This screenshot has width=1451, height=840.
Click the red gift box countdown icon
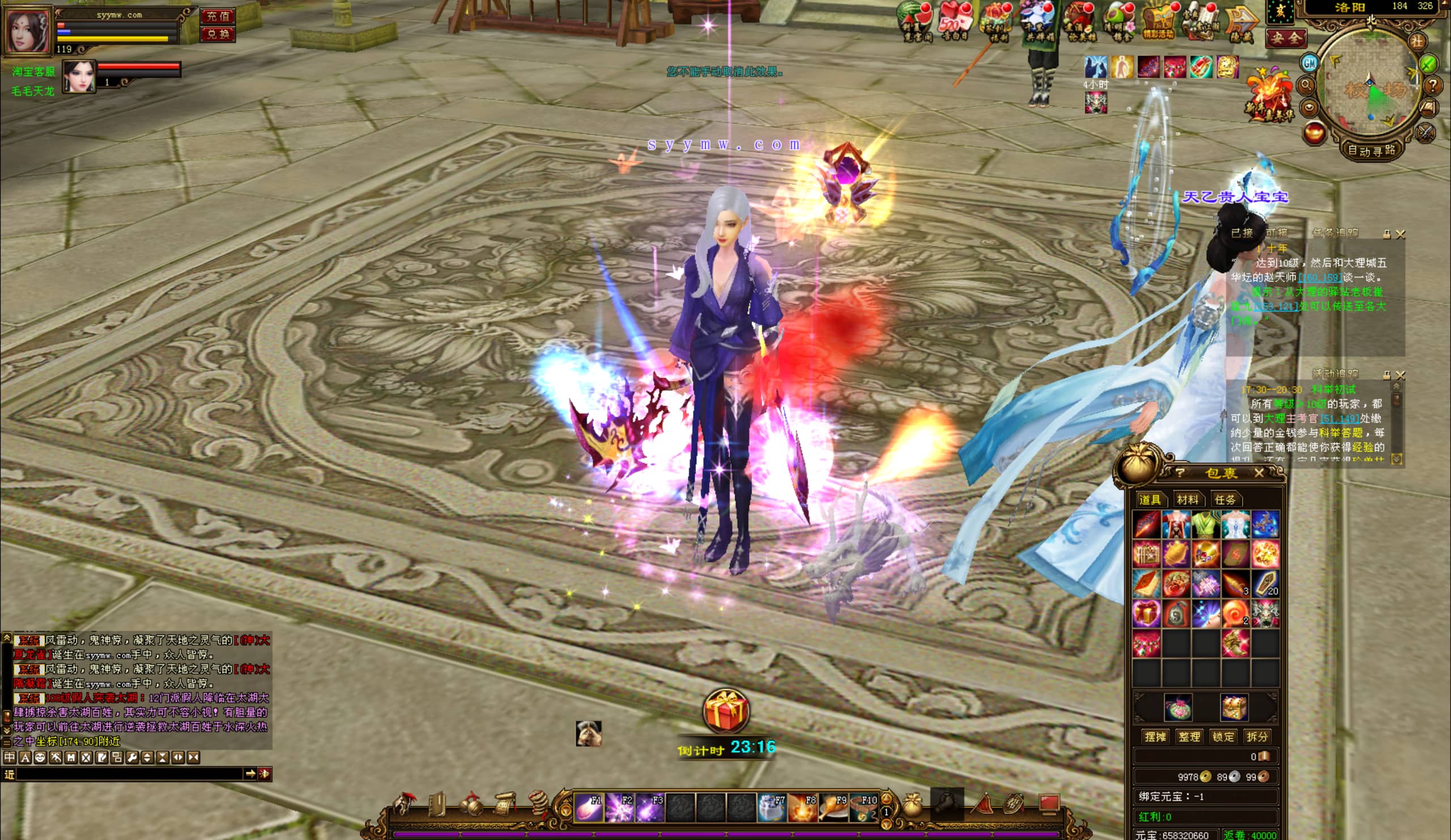[725, 711]
